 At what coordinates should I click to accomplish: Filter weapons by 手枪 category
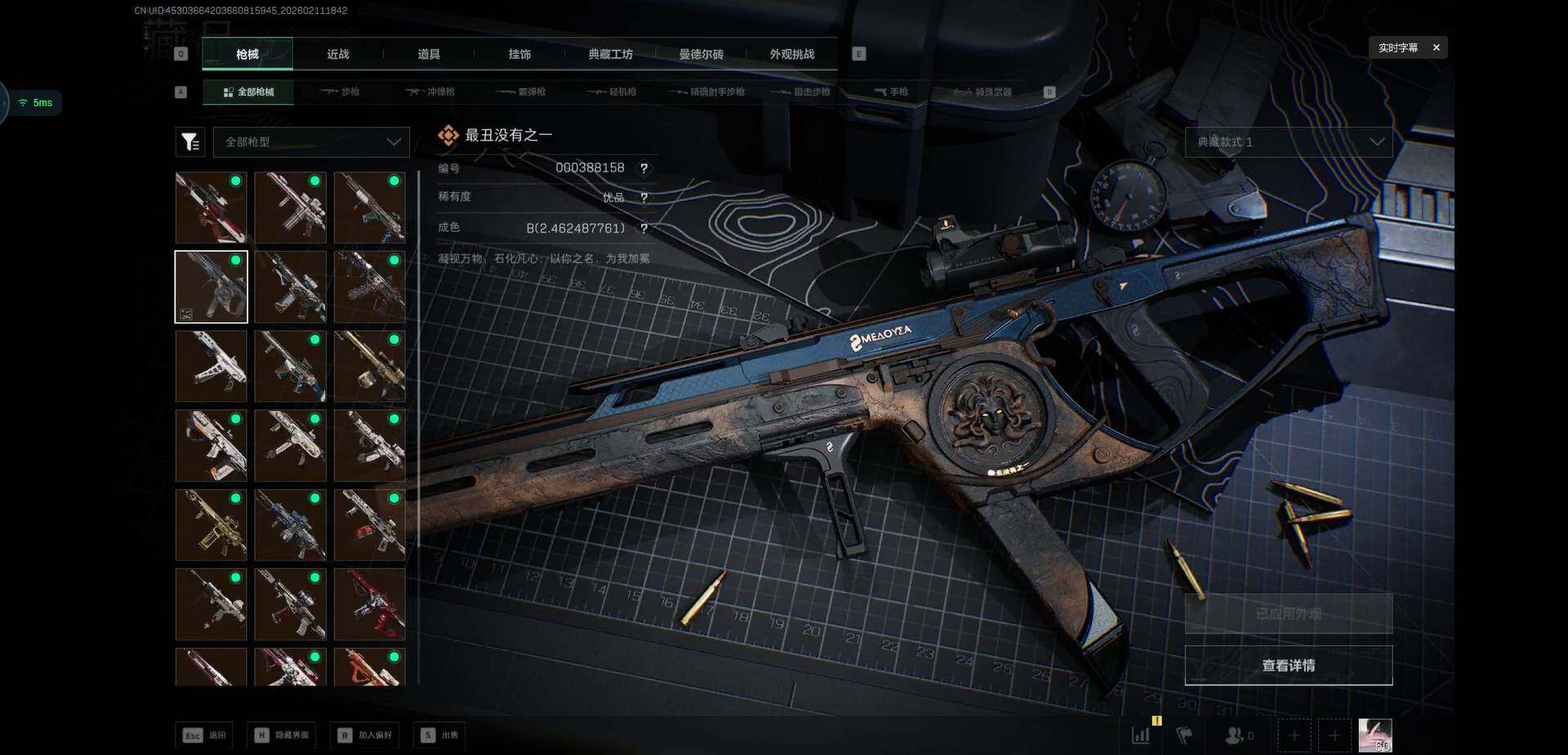pyautogui.click(x=892, y=92)
